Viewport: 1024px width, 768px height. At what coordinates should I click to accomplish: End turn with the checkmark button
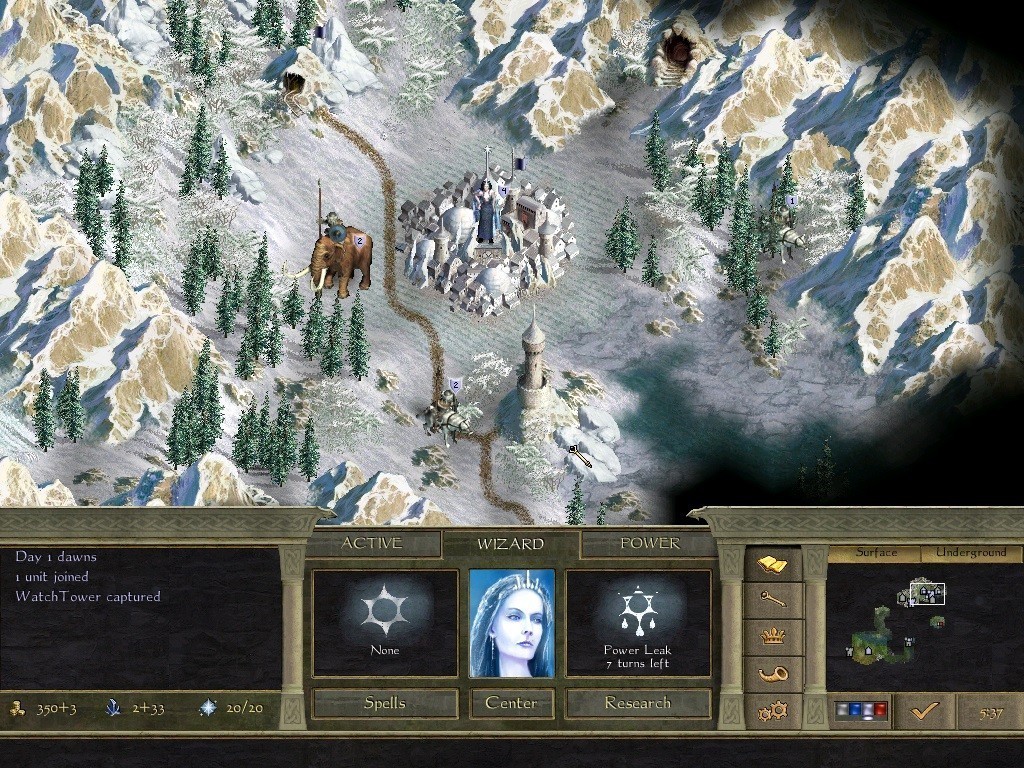[924, 711]
